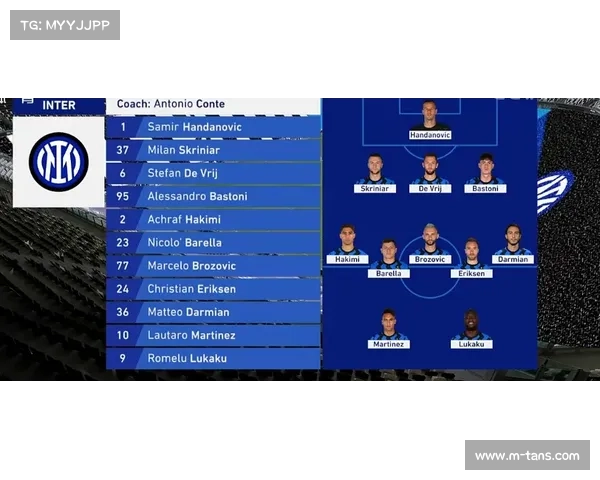Choose Lautaro Martinez's row, number 10

213,334
